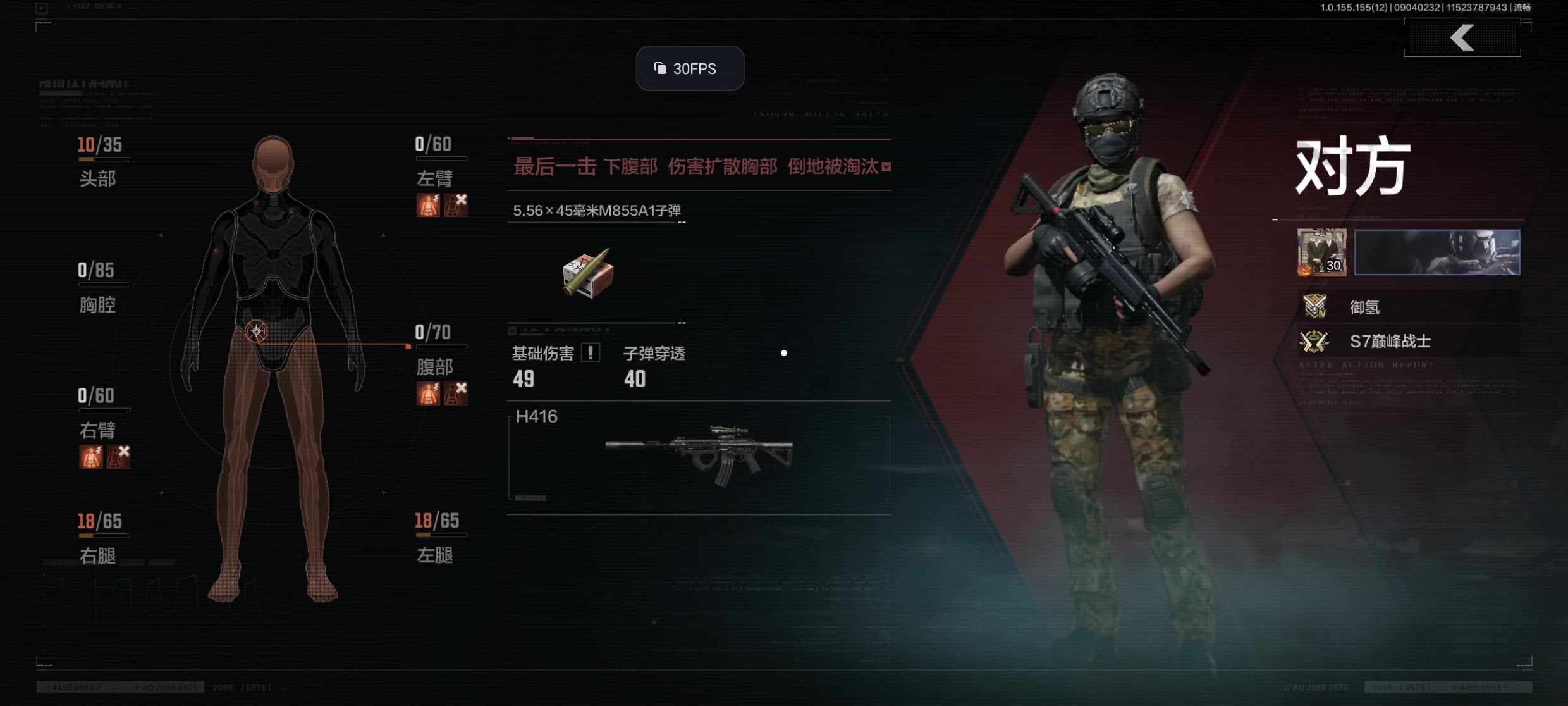This screenshot has width=1568, height=706.
Task: Select the S7巅峰战士 title row
Action: [x=1409, y=342]
